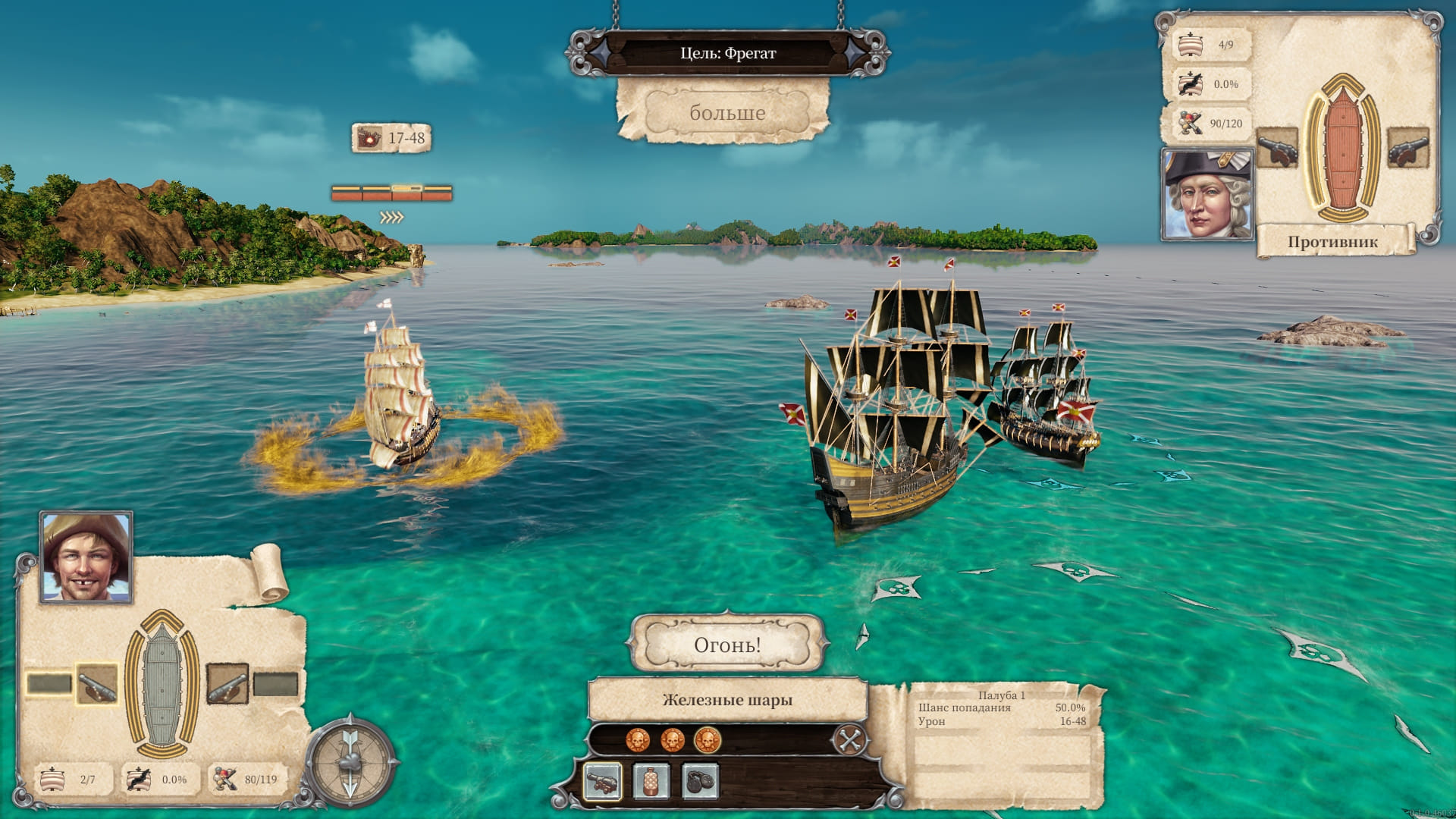The height and width of the screenshot is (819, 1456).
Task: Click the больше button under the target banner
Action: coord(726,113)
